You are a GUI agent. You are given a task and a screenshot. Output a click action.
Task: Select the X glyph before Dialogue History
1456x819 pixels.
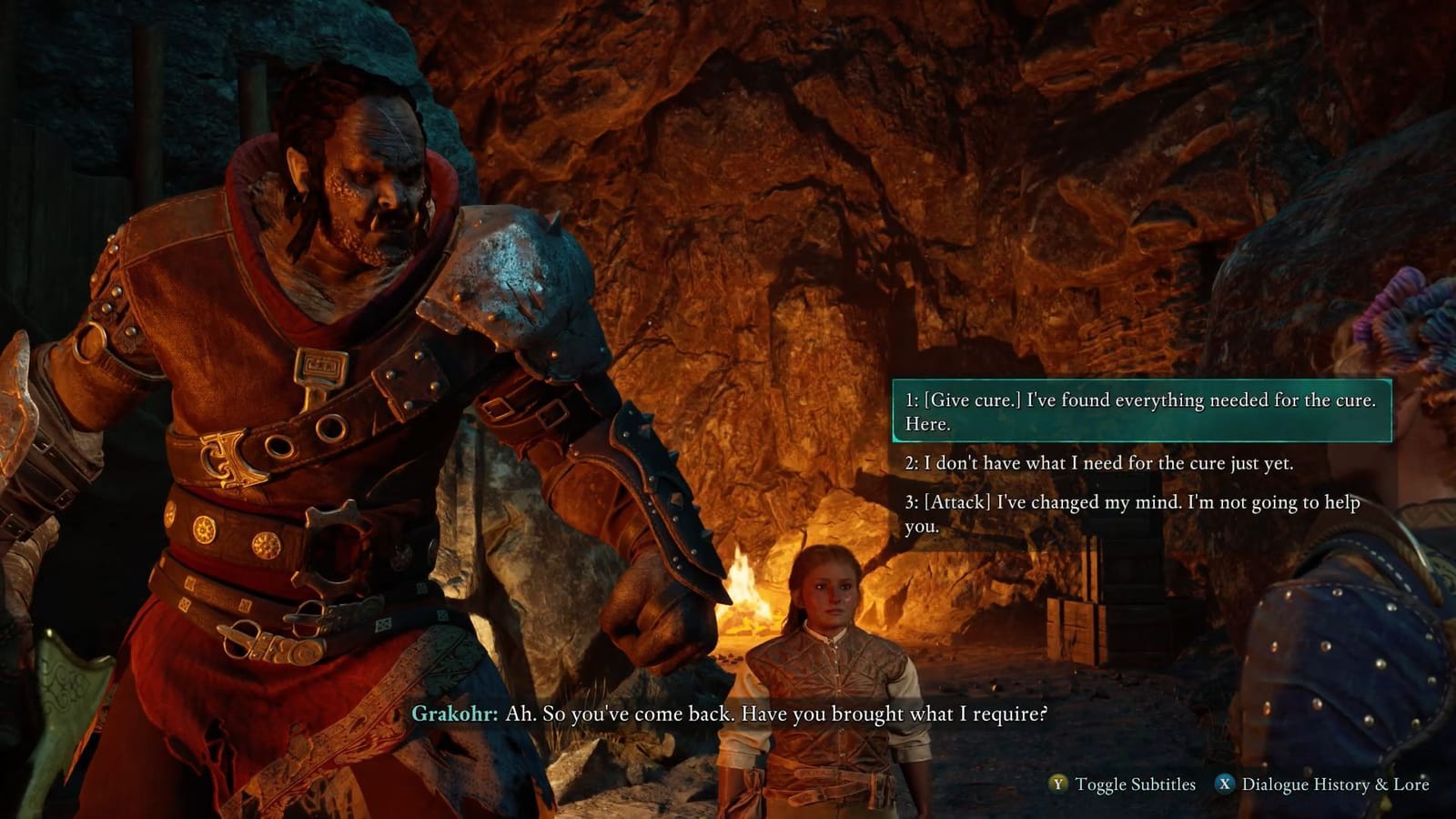tap(1225, 781)
